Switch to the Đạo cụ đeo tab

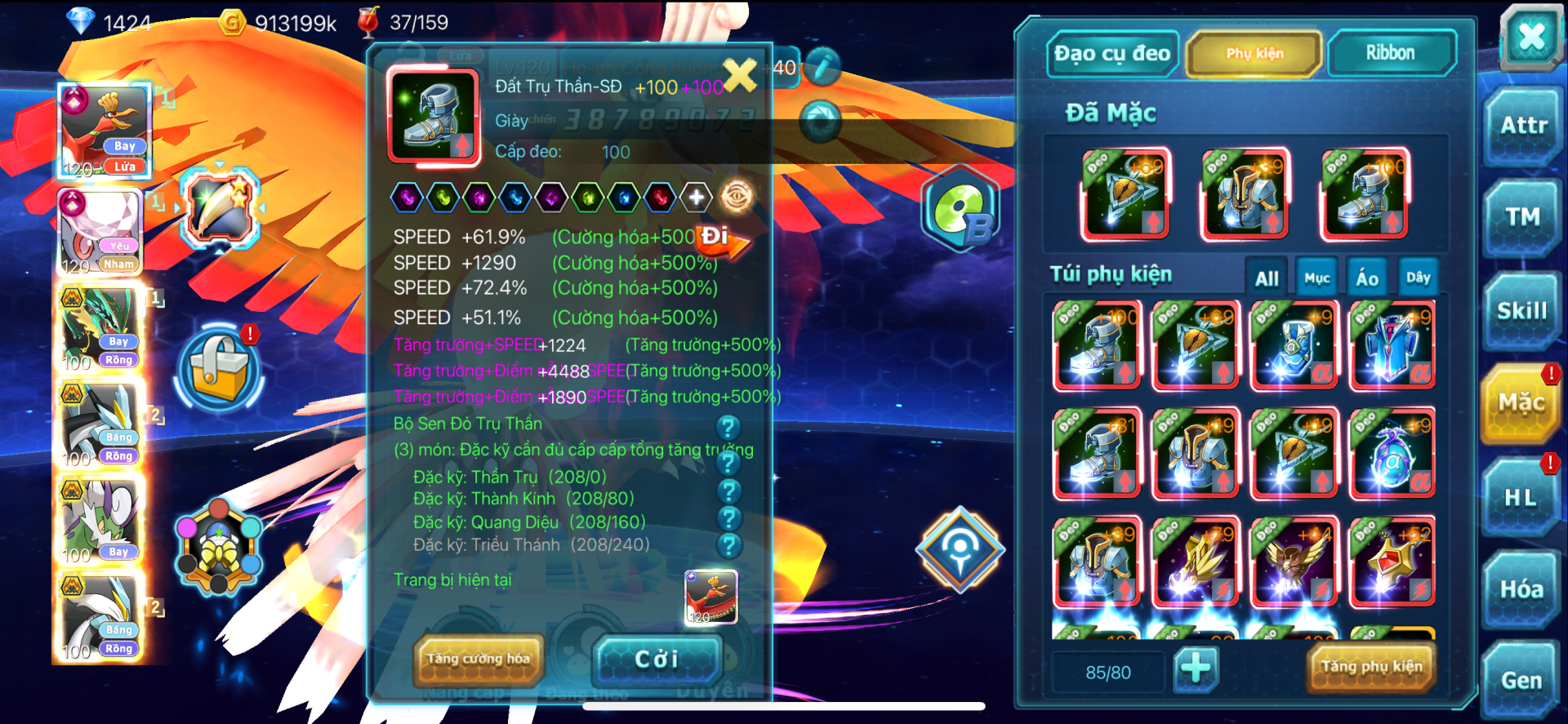pos(1111,54)
